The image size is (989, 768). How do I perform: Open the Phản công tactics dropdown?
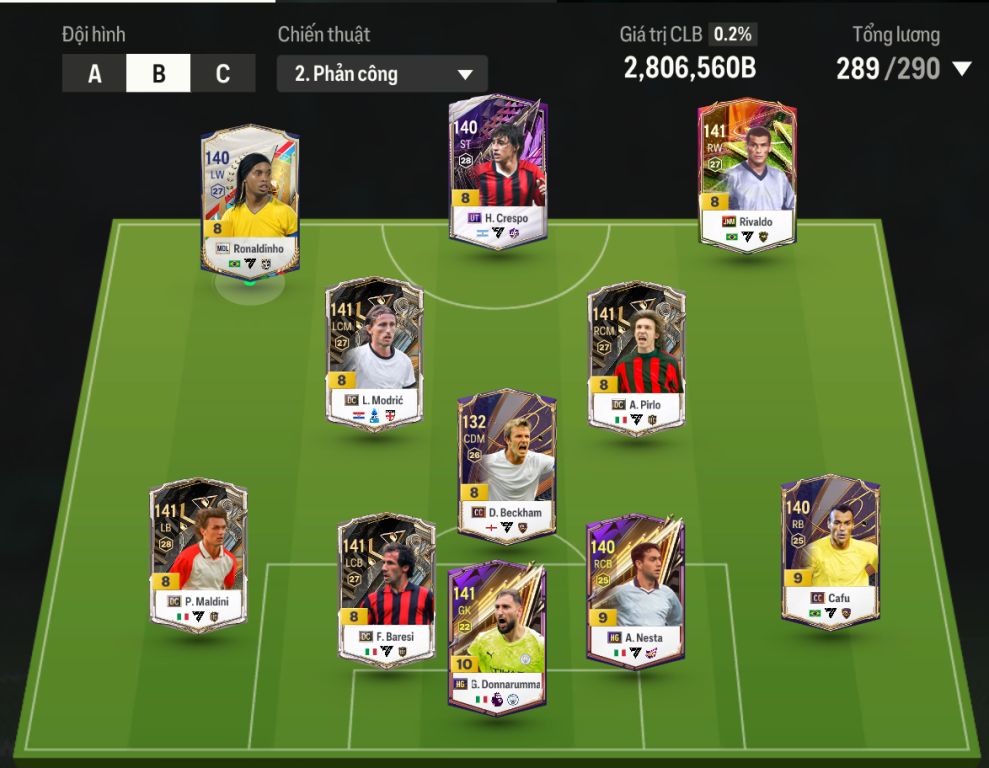coord(382,74)
